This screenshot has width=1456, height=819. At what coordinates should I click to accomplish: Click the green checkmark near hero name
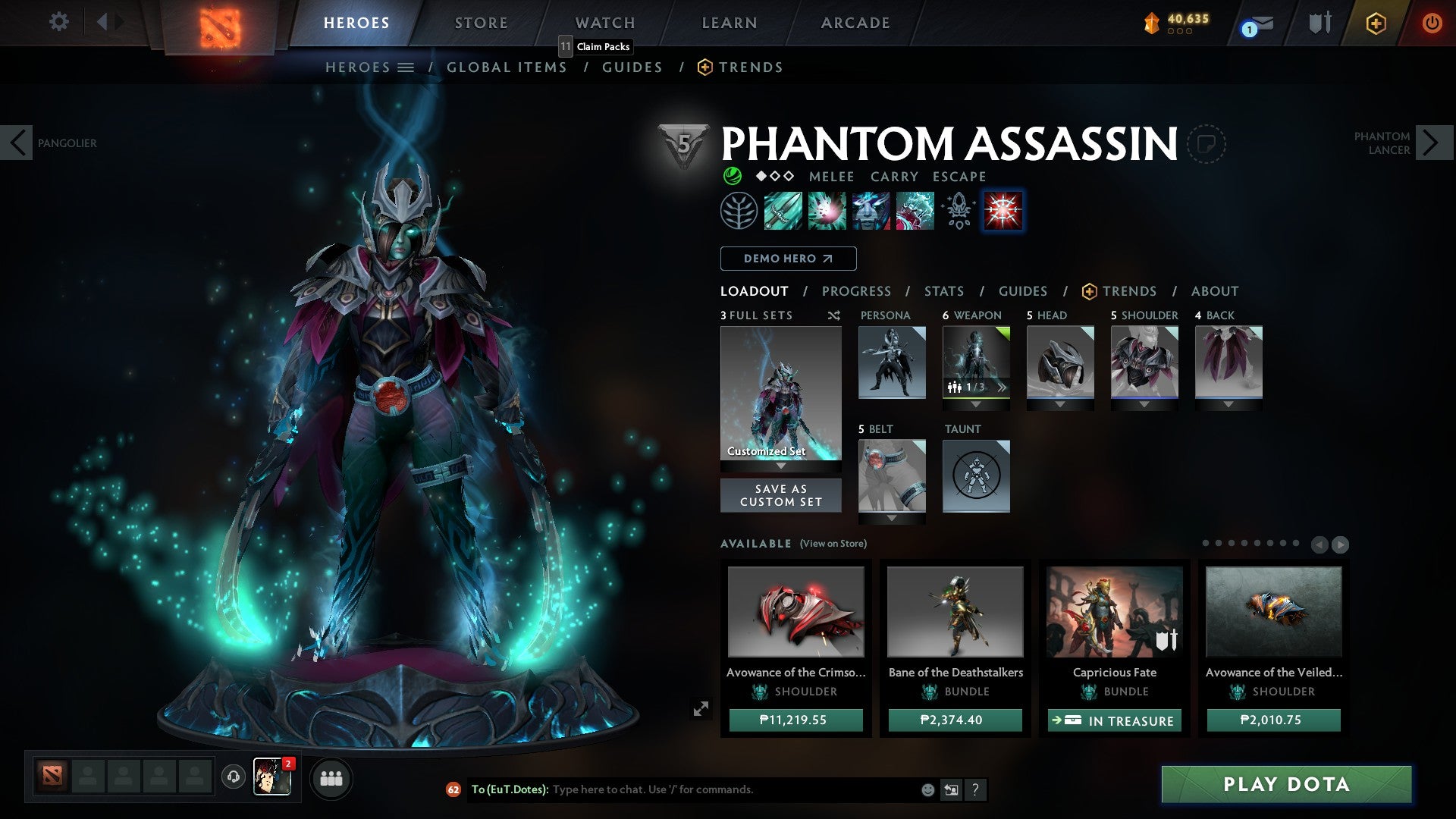[x=733, y=176]
